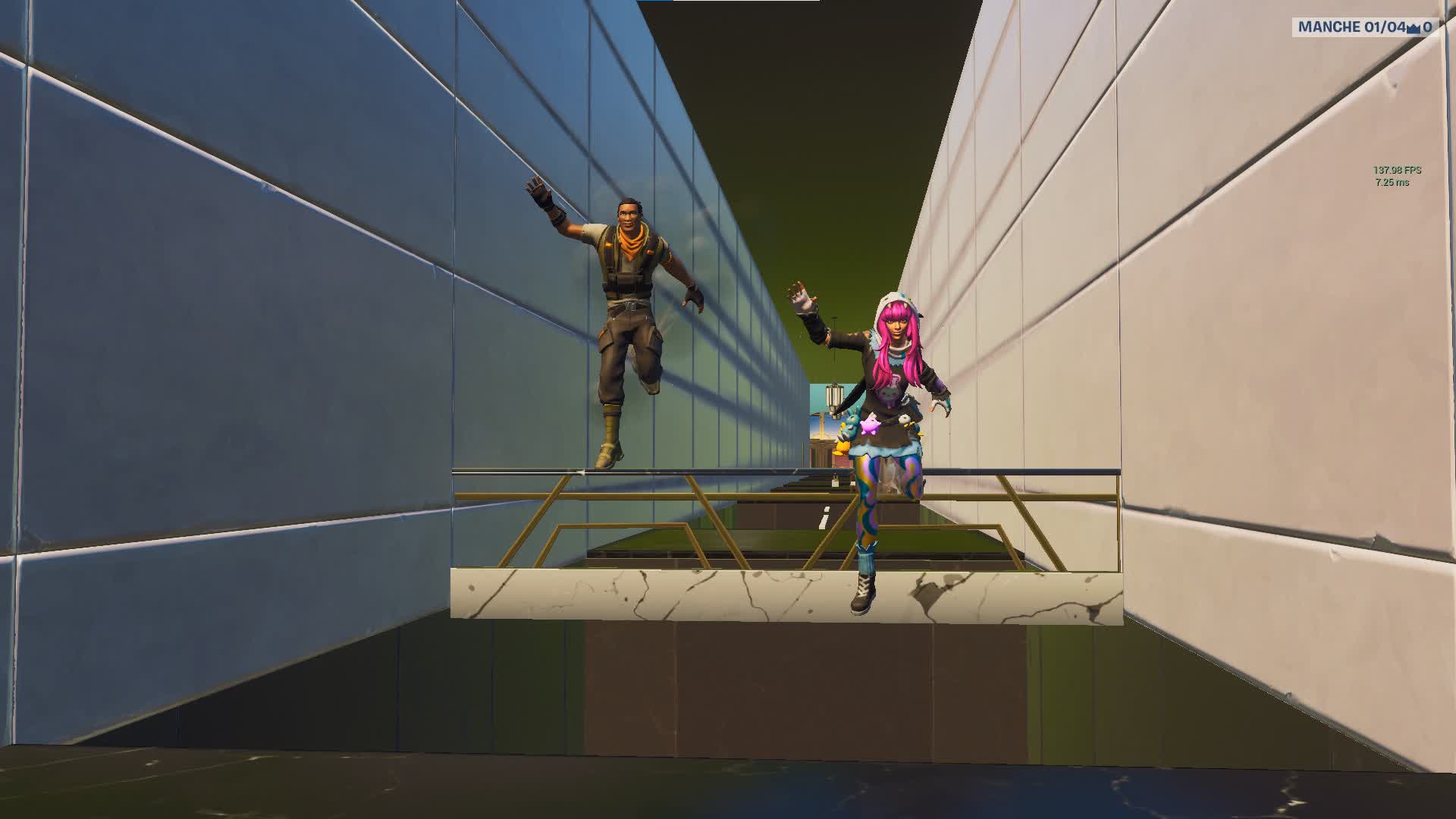1456x819 pixels.
Task: Select the crown score value showing 0
Action: click(1430, 27)
